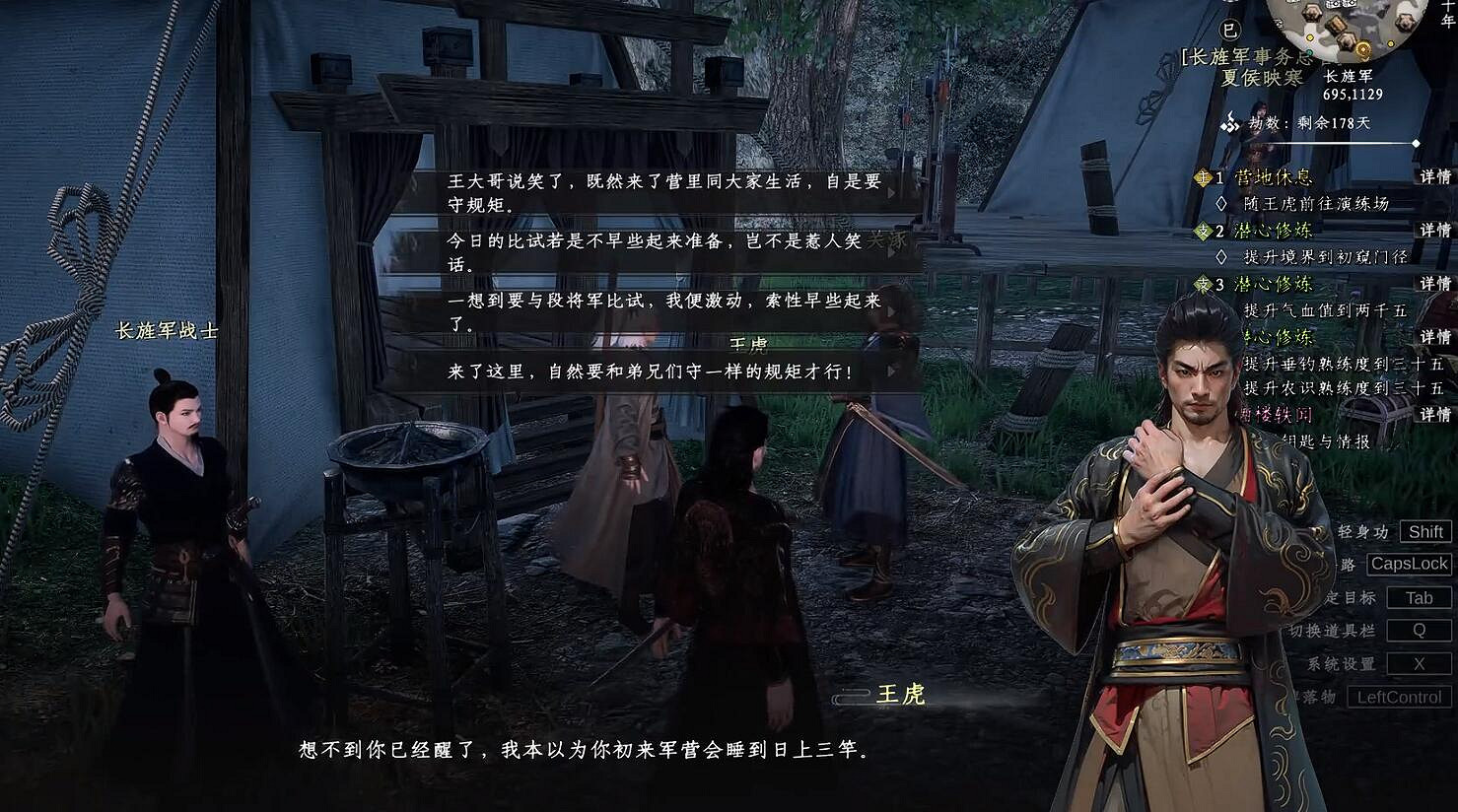
Task: Expand 详情 for quest 2 潜心修炼
Action: [x=1436, y=229]
